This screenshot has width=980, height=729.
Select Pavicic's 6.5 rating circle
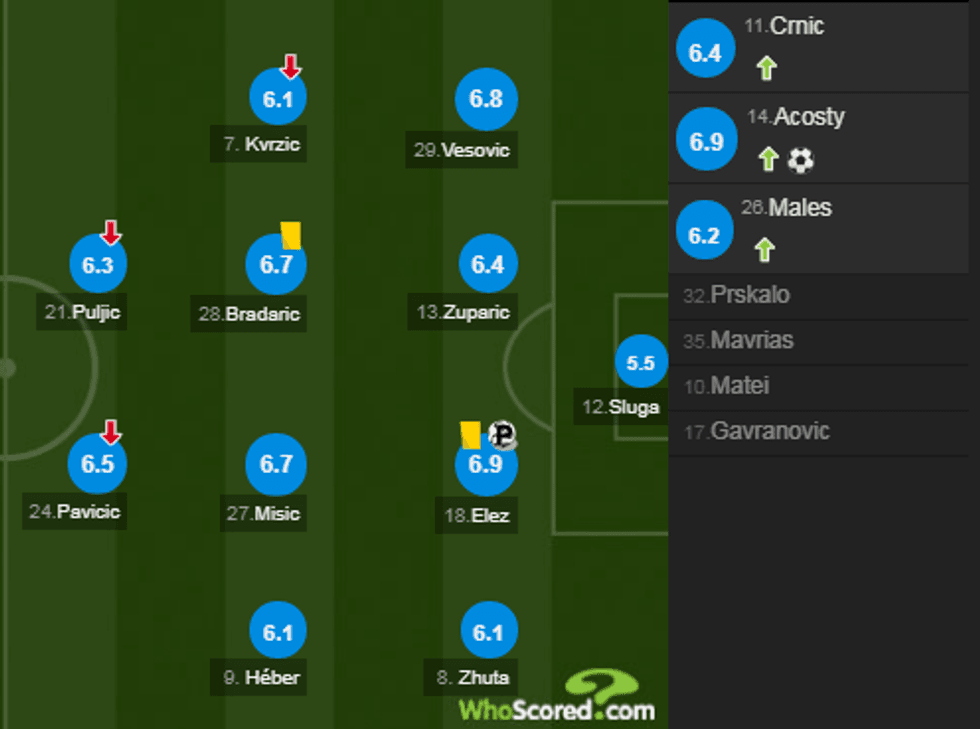(x=98, y=465)
